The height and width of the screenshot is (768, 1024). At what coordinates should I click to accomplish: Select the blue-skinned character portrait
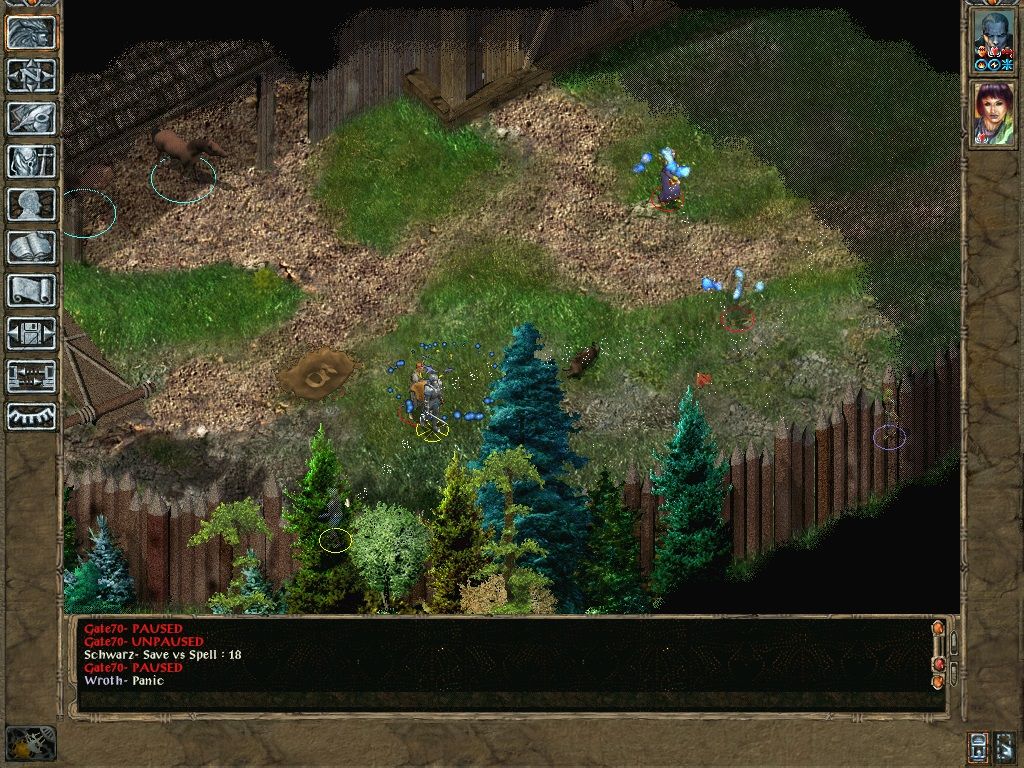pyautogui.click(x=992, y=38)
